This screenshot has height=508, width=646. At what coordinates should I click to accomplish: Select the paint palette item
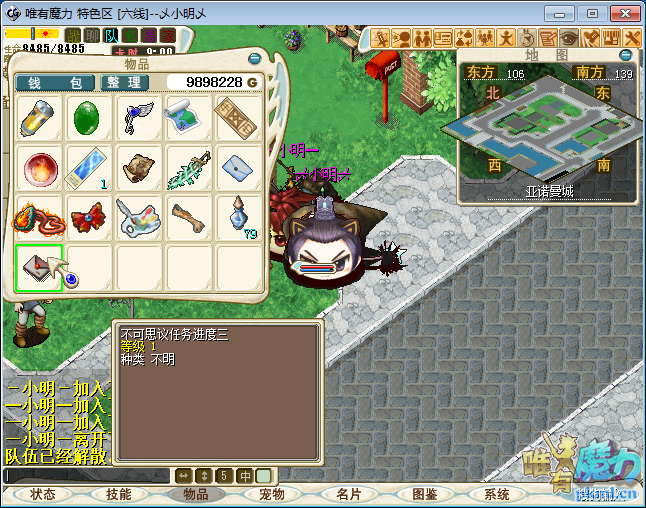coord(139,217)
